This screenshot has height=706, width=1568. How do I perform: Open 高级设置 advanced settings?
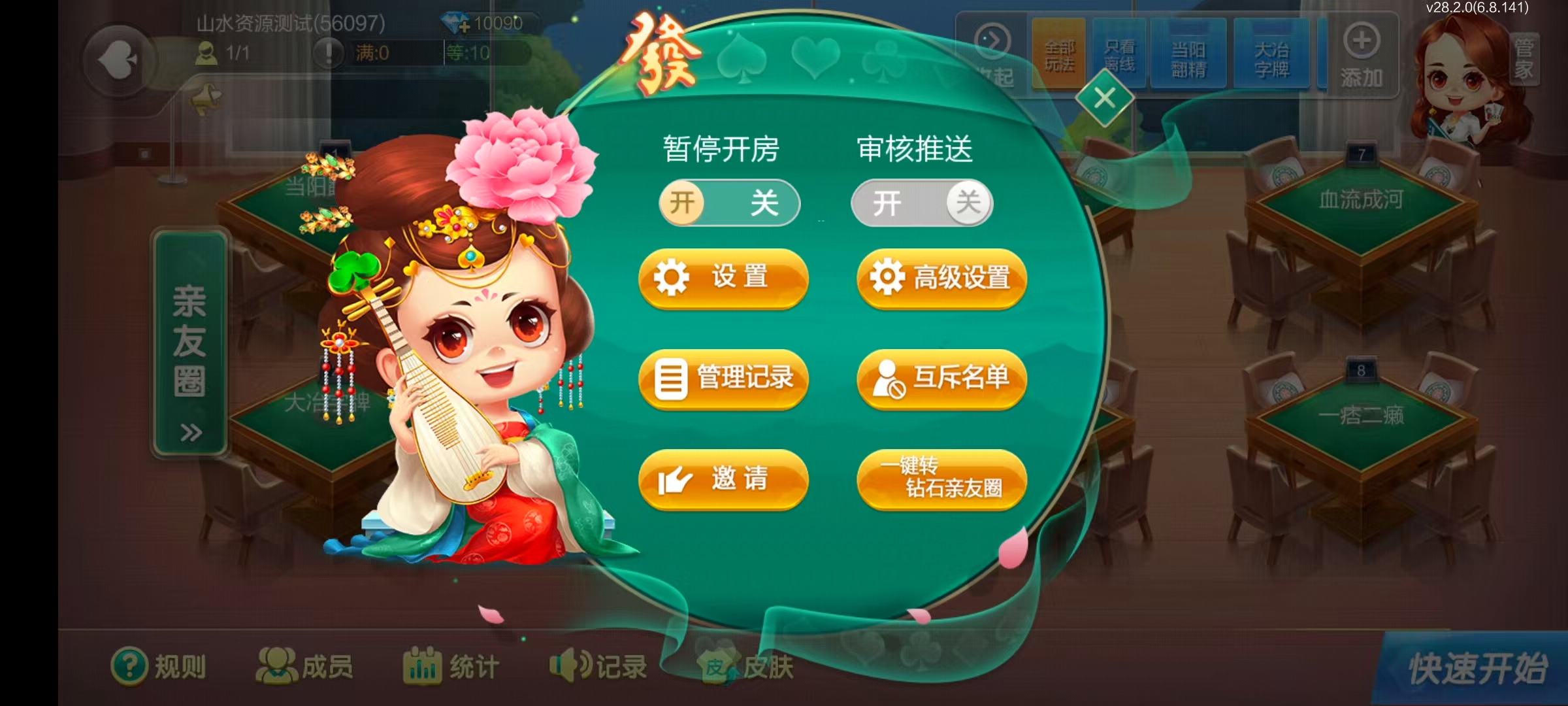(x=941, y=278)
